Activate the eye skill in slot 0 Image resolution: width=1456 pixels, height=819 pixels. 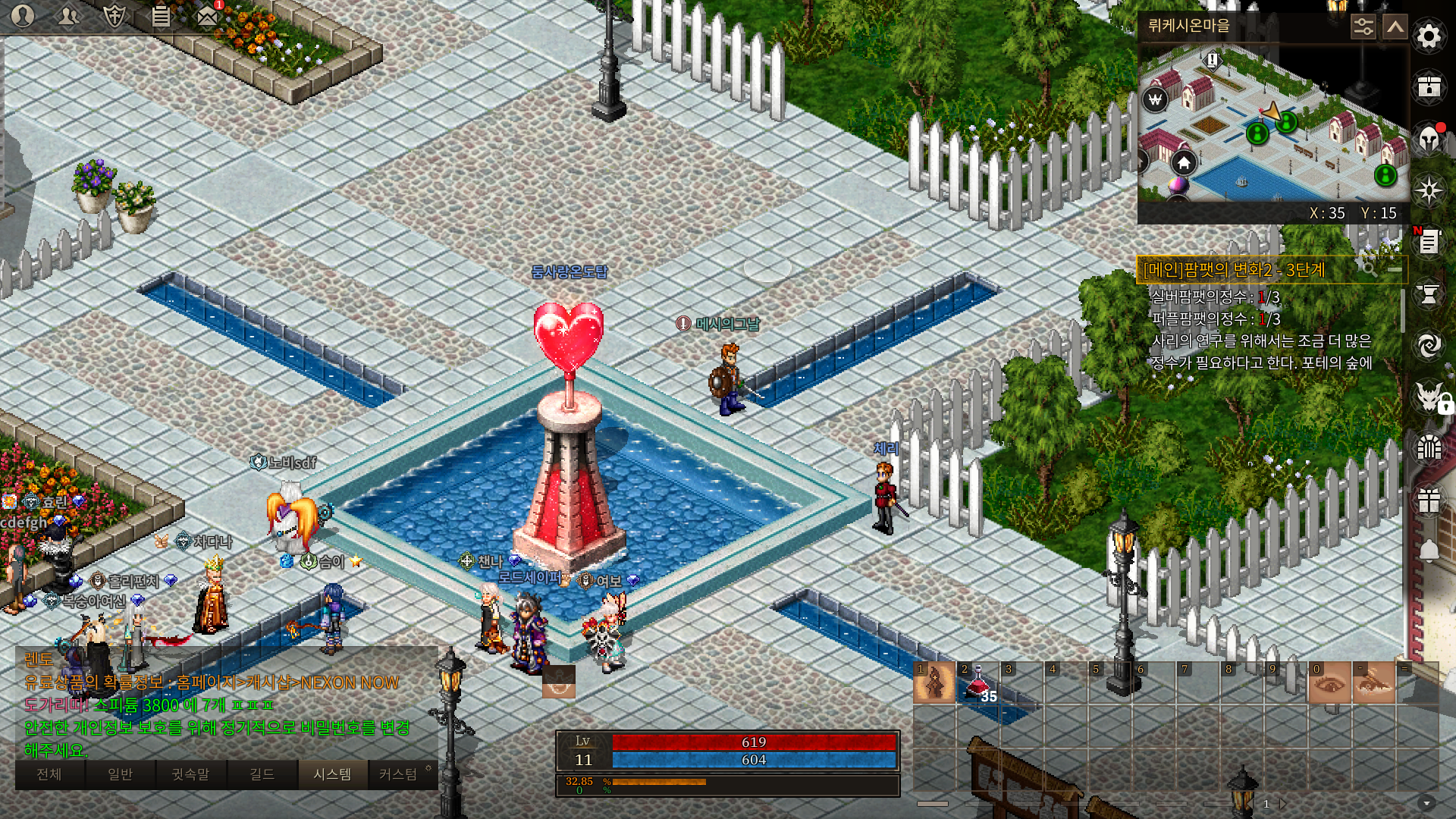click(x=1329, y=683)
